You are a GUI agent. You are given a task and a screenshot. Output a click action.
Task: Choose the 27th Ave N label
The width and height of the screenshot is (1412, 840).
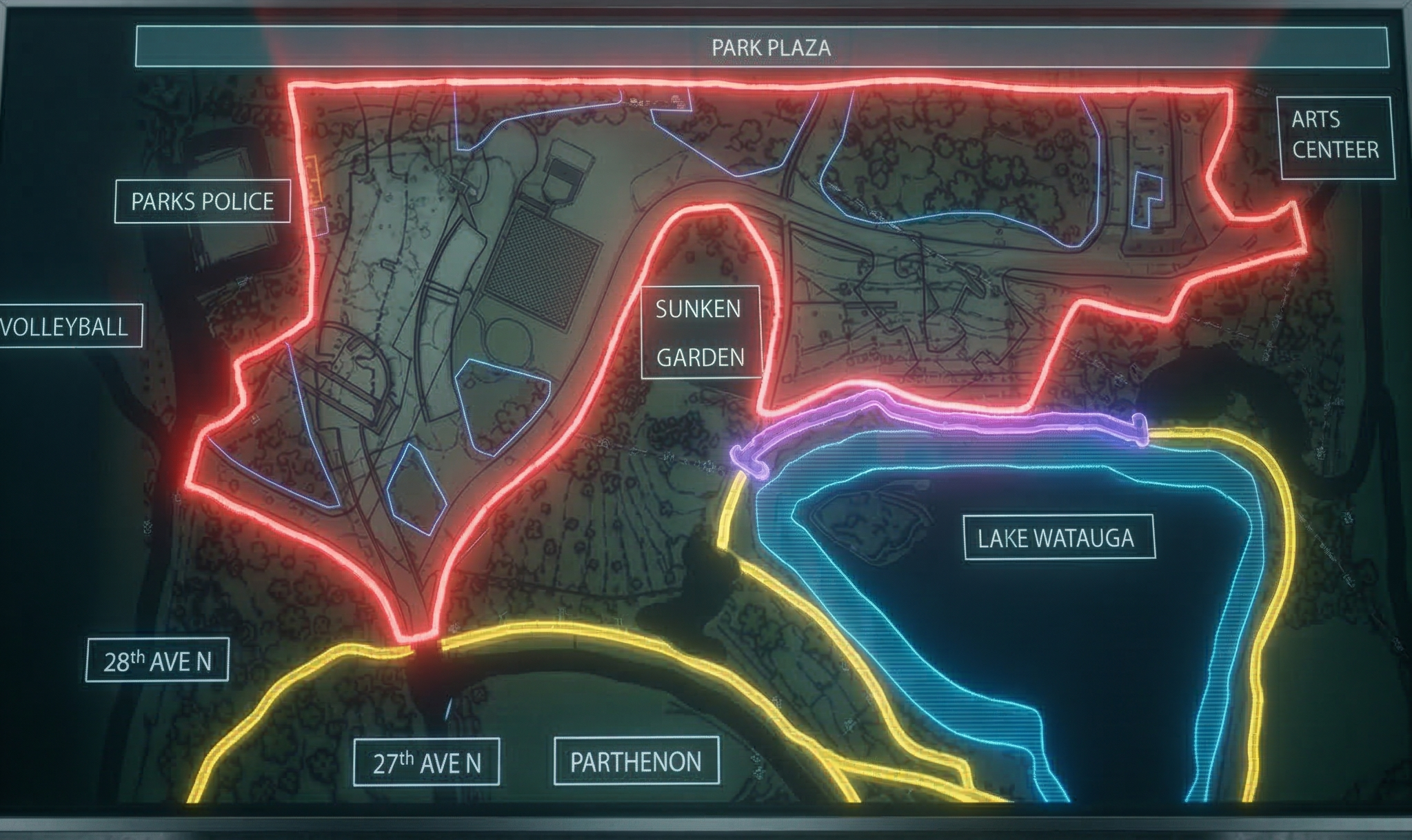click(426, 762)
